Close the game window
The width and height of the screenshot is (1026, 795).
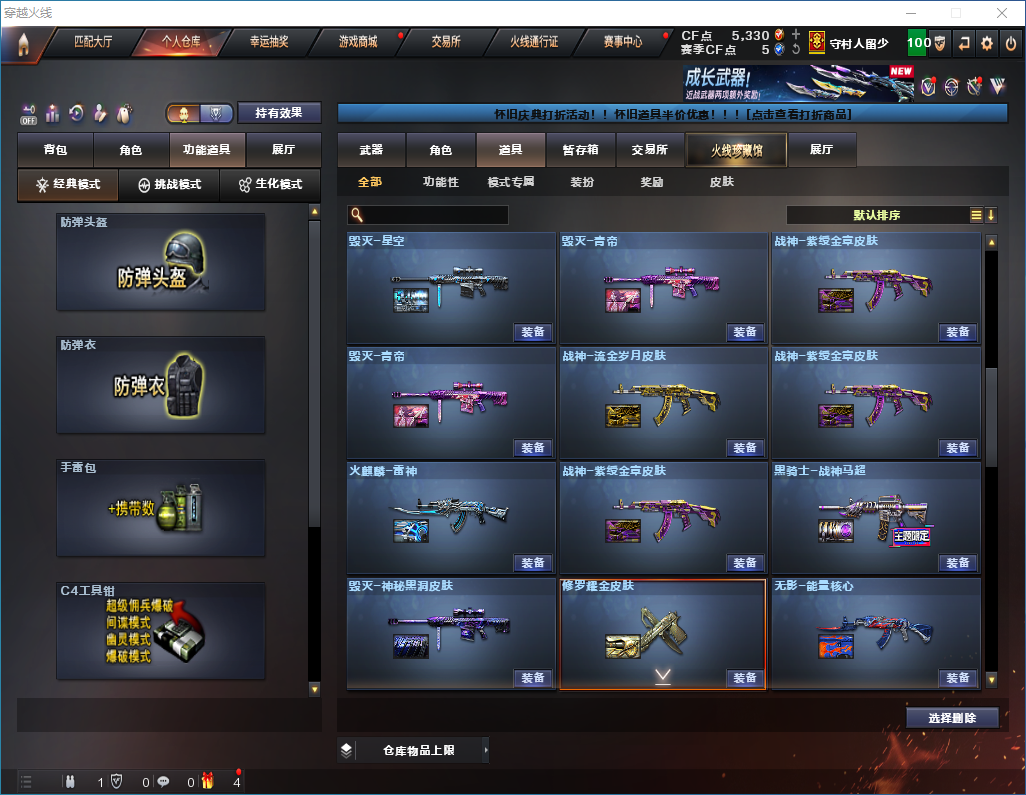click(x=1001, y=13)
